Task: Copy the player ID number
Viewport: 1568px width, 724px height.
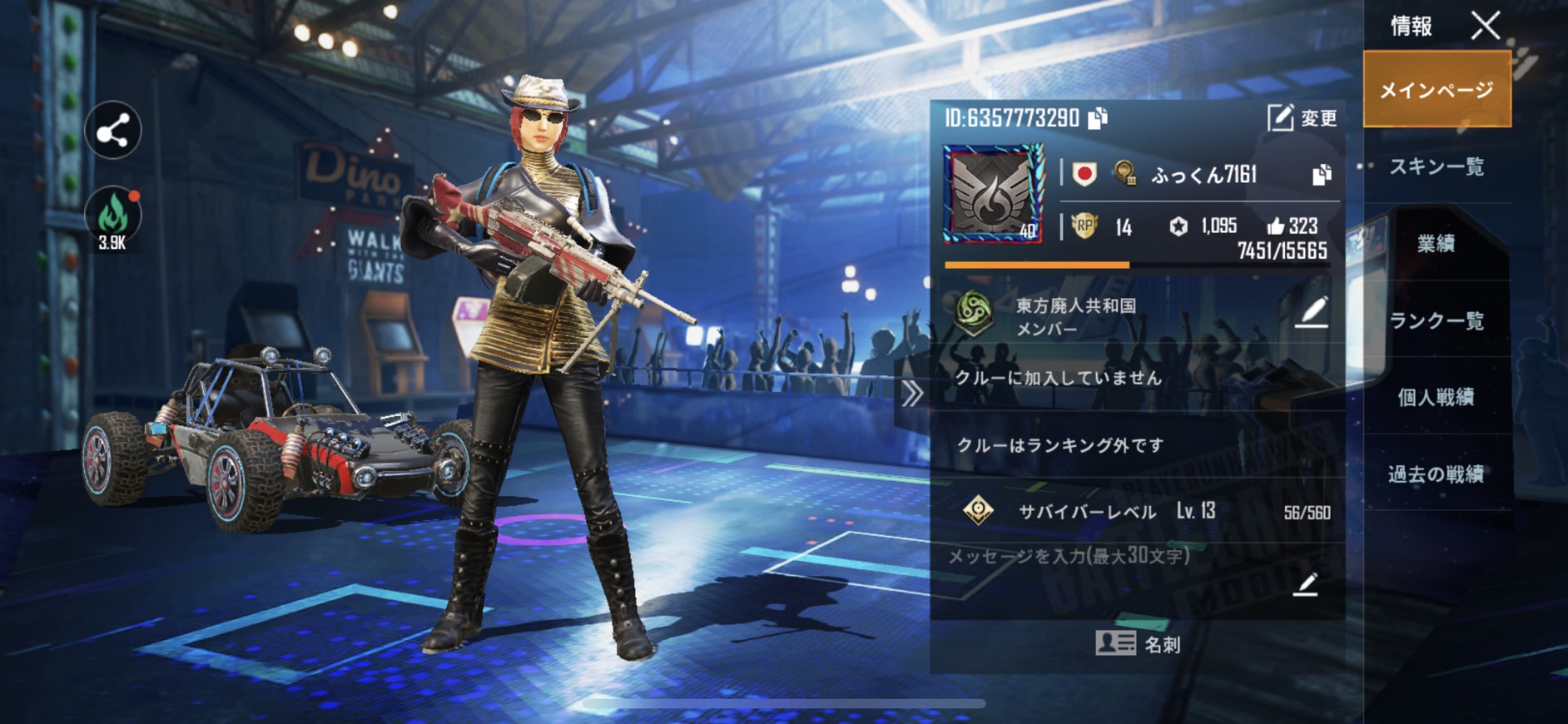Action: [x=1098, y=118]
